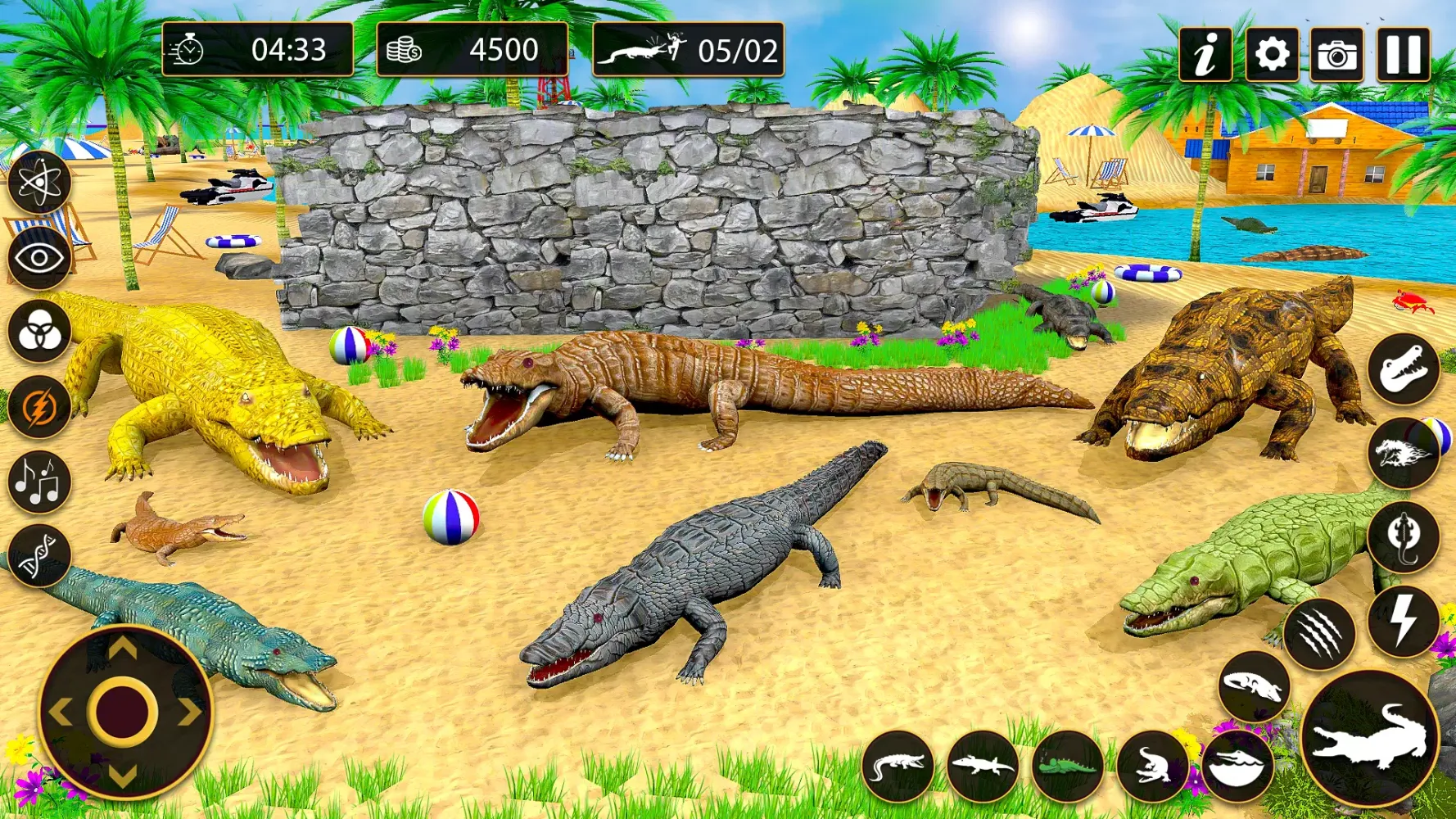Toggle the eye vision mode on left sidebar

[x=36, y=256]
